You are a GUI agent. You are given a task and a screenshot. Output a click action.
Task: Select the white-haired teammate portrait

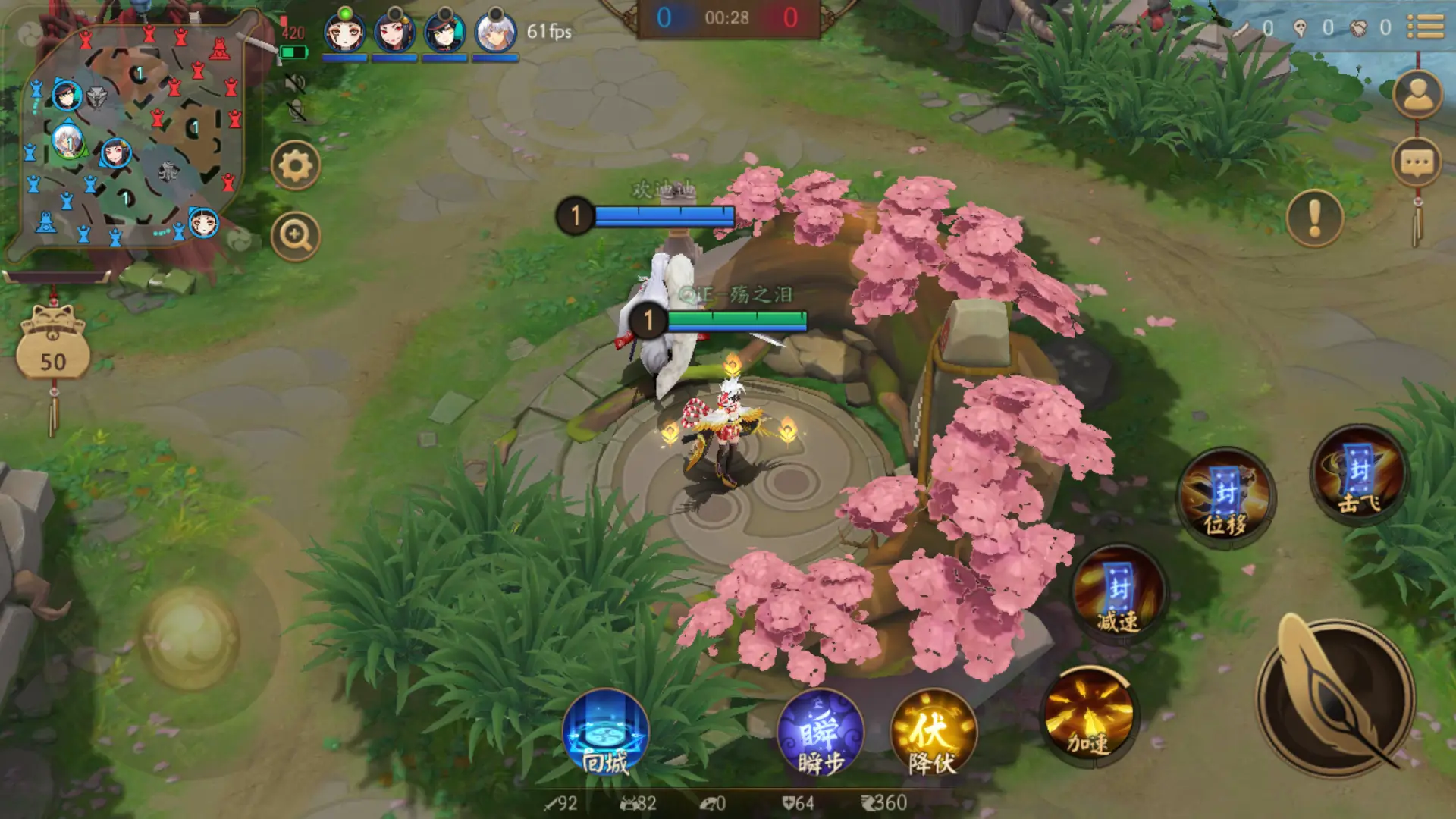496,33
